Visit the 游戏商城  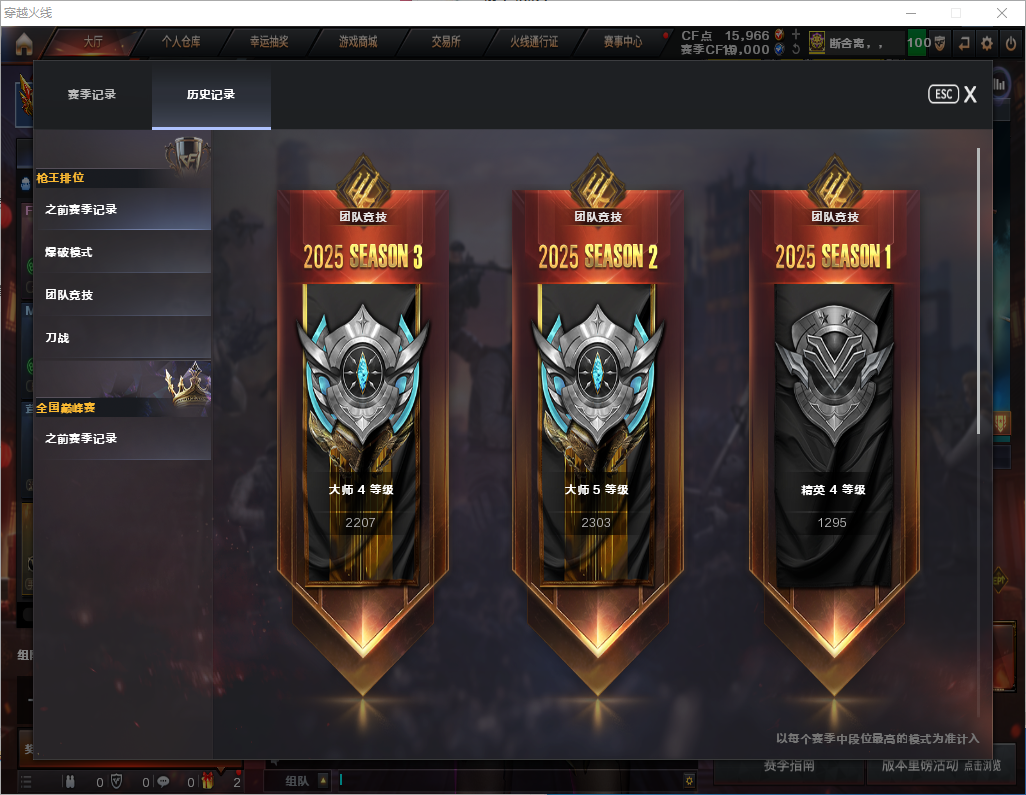click(x=357, y=42)
